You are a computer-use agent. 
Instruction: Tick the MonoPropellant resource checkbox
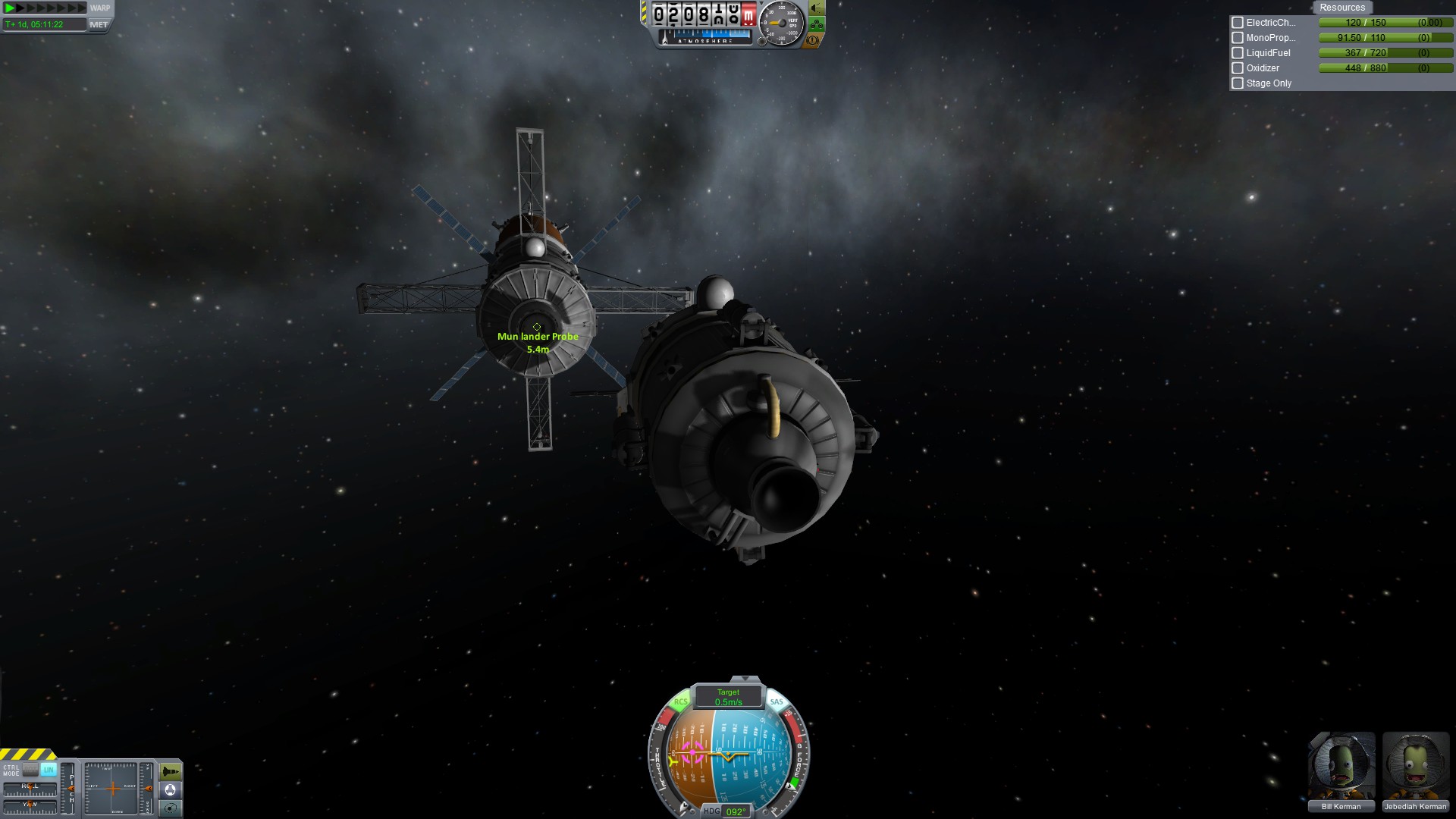[1238, 38]
